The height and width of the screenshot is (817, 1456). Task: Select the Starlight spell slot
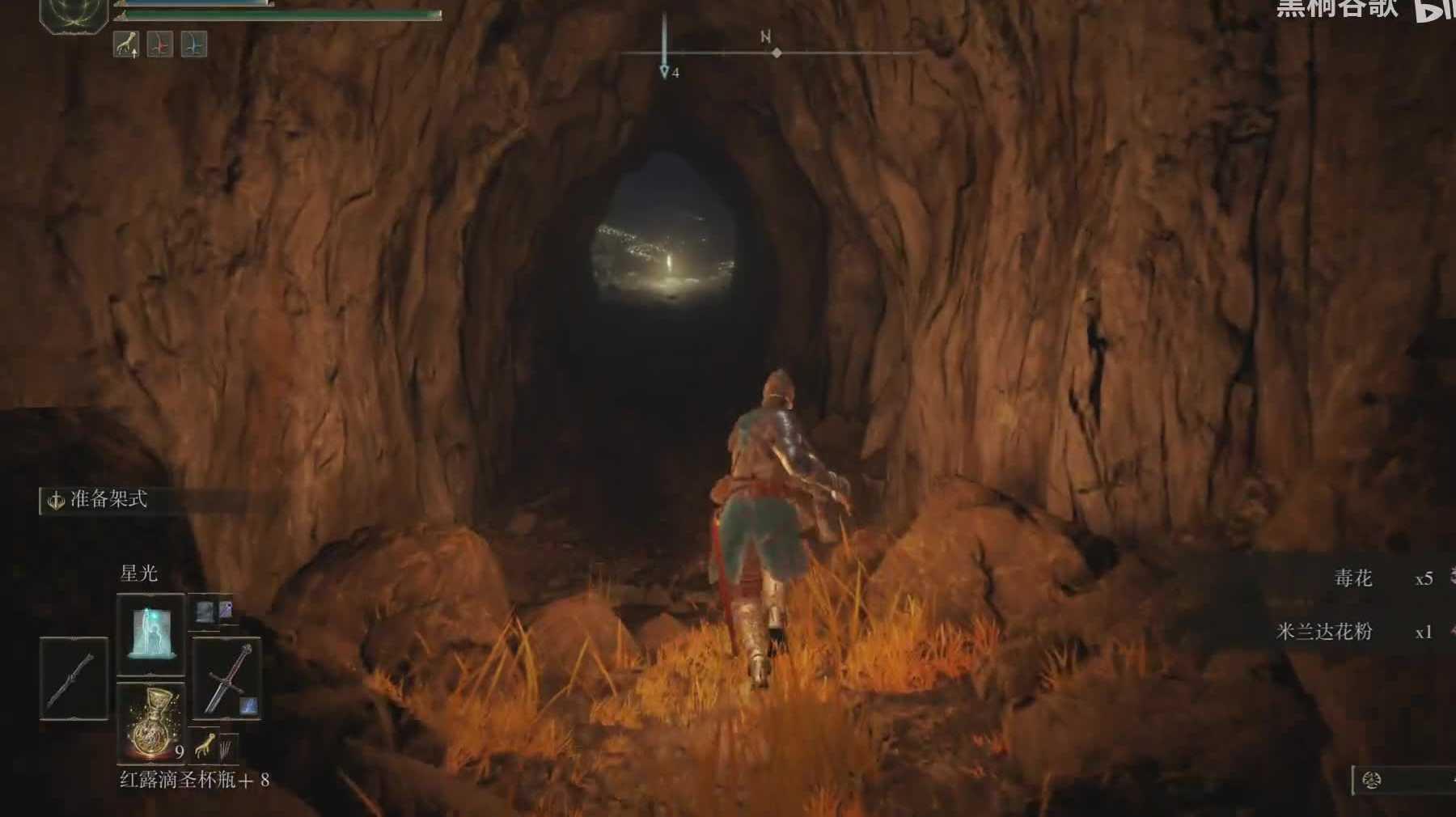pyautogui.click(x=150, y=635)
